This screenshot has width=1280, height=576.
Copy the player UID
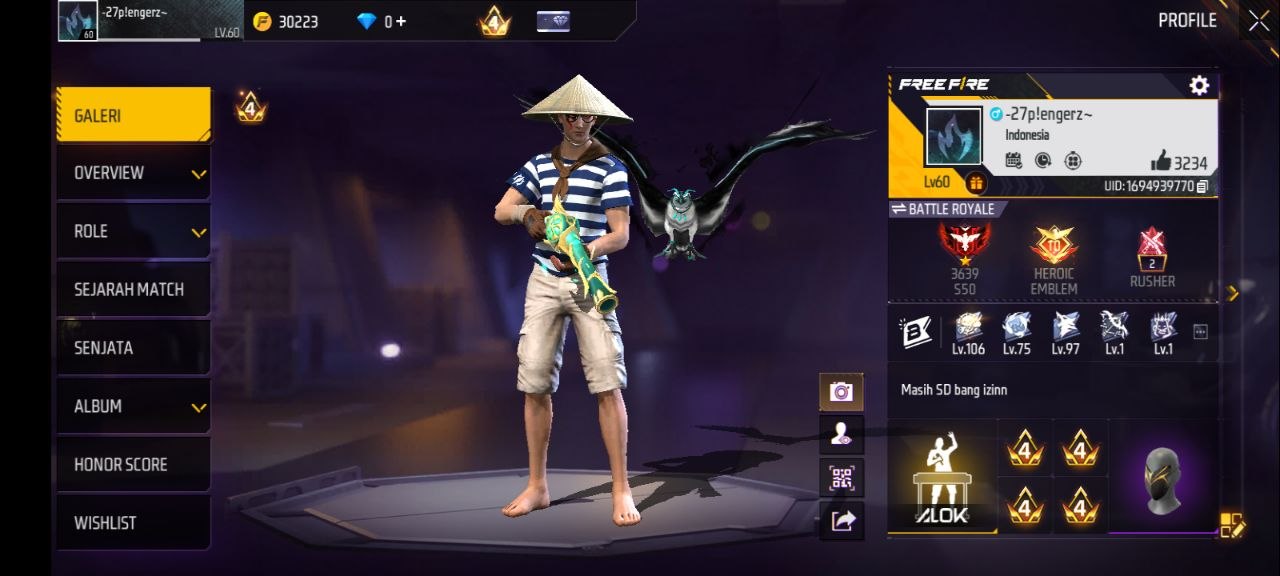tap(1202, 186)
